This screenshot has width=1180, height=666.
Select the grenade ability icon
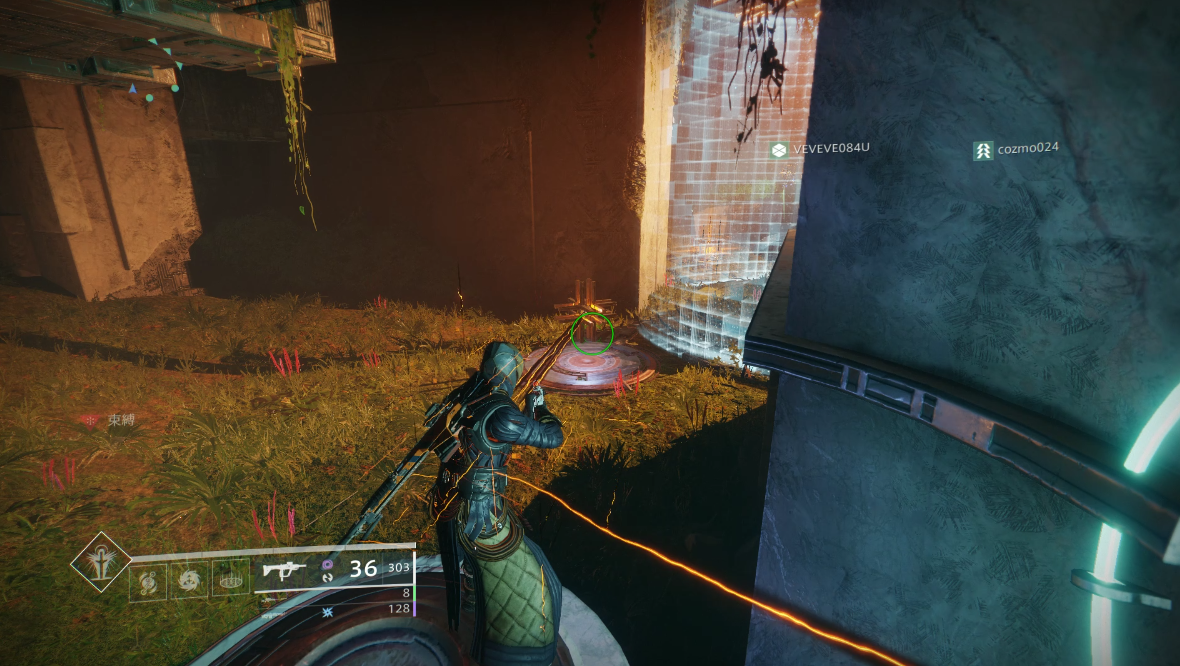pos(149,579)
